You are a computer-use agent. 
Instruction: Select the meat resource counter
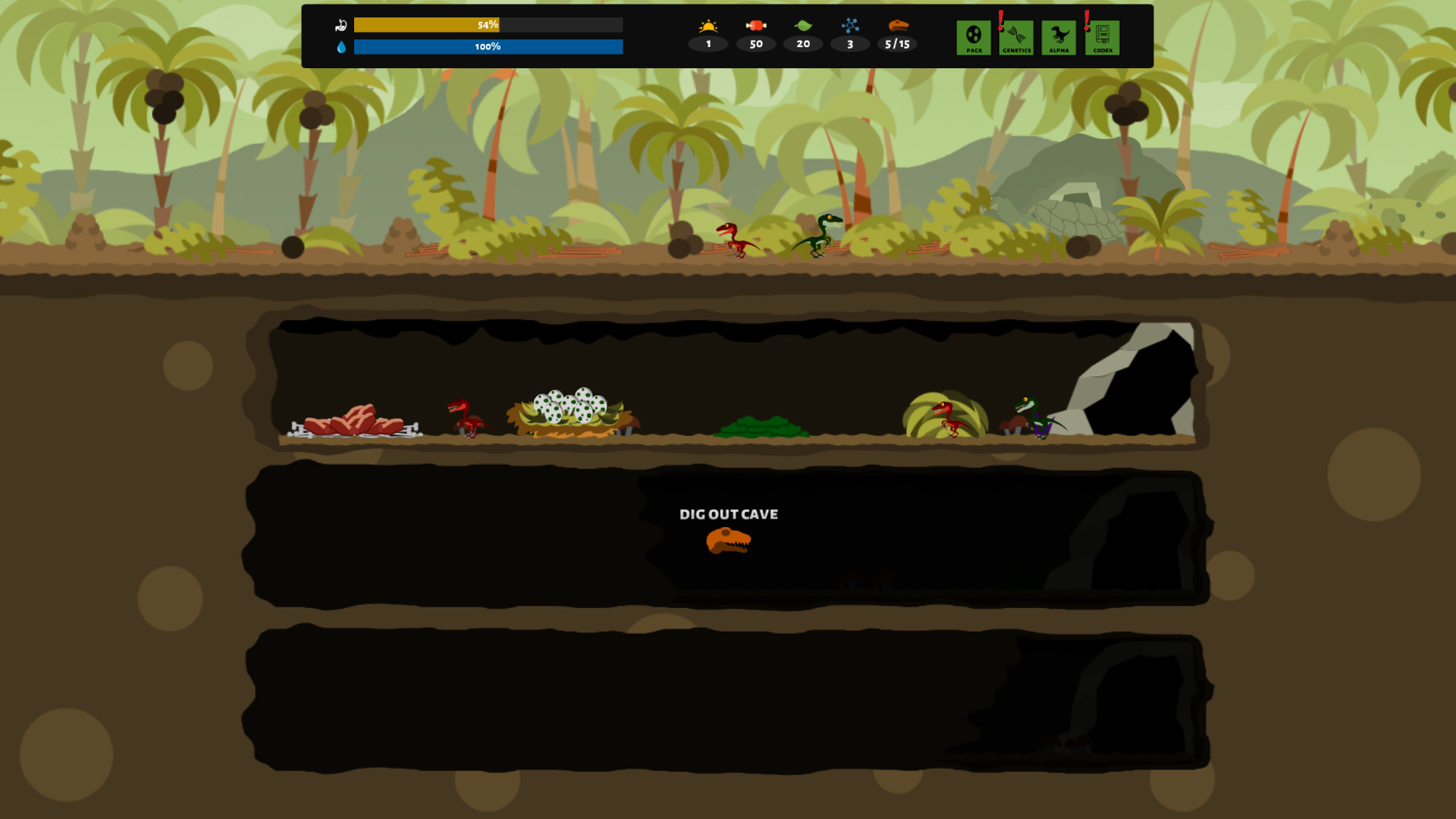755,24
